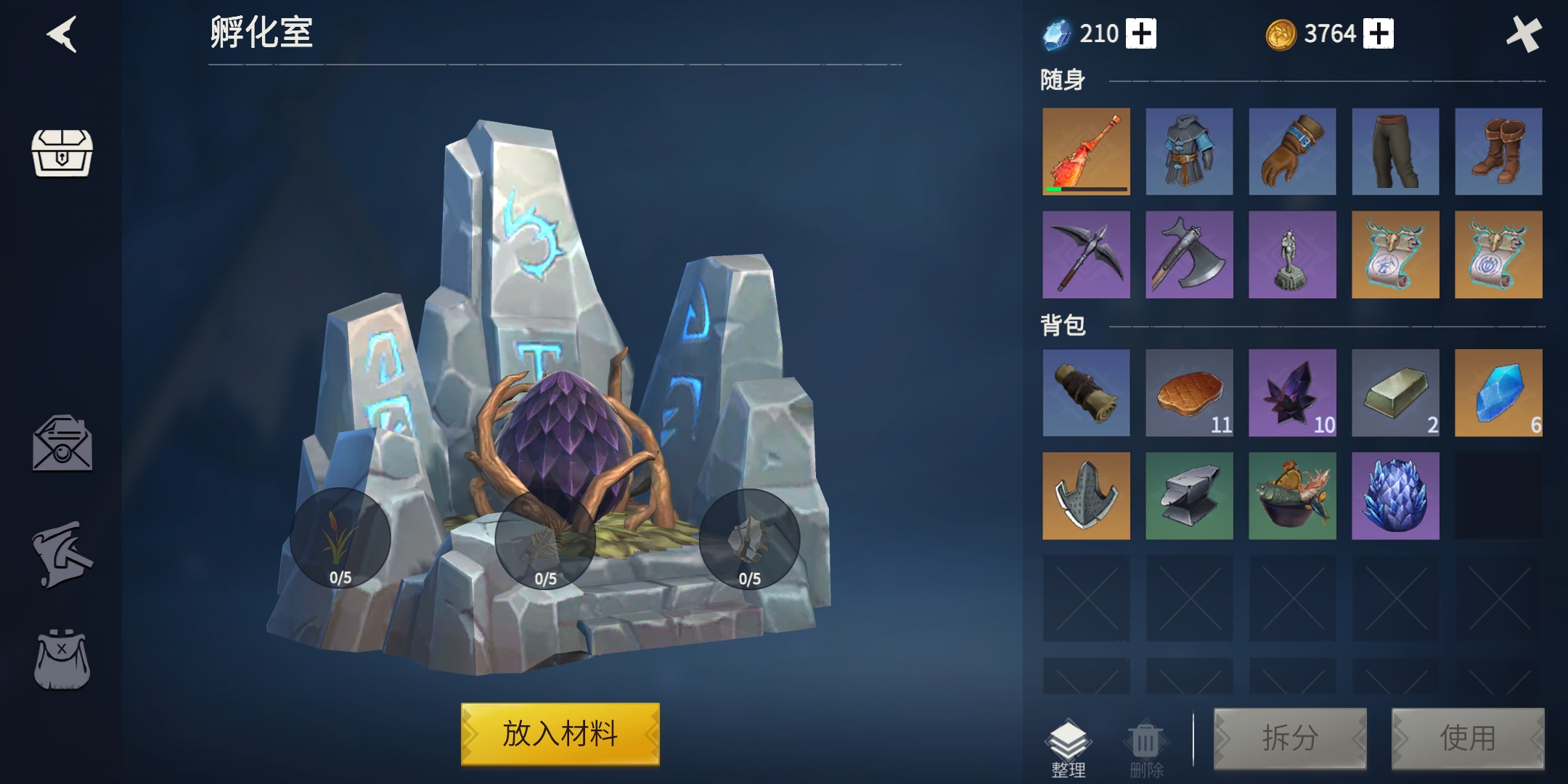
Task: Click the 使用 button
Action: (x=1467, y=738)
